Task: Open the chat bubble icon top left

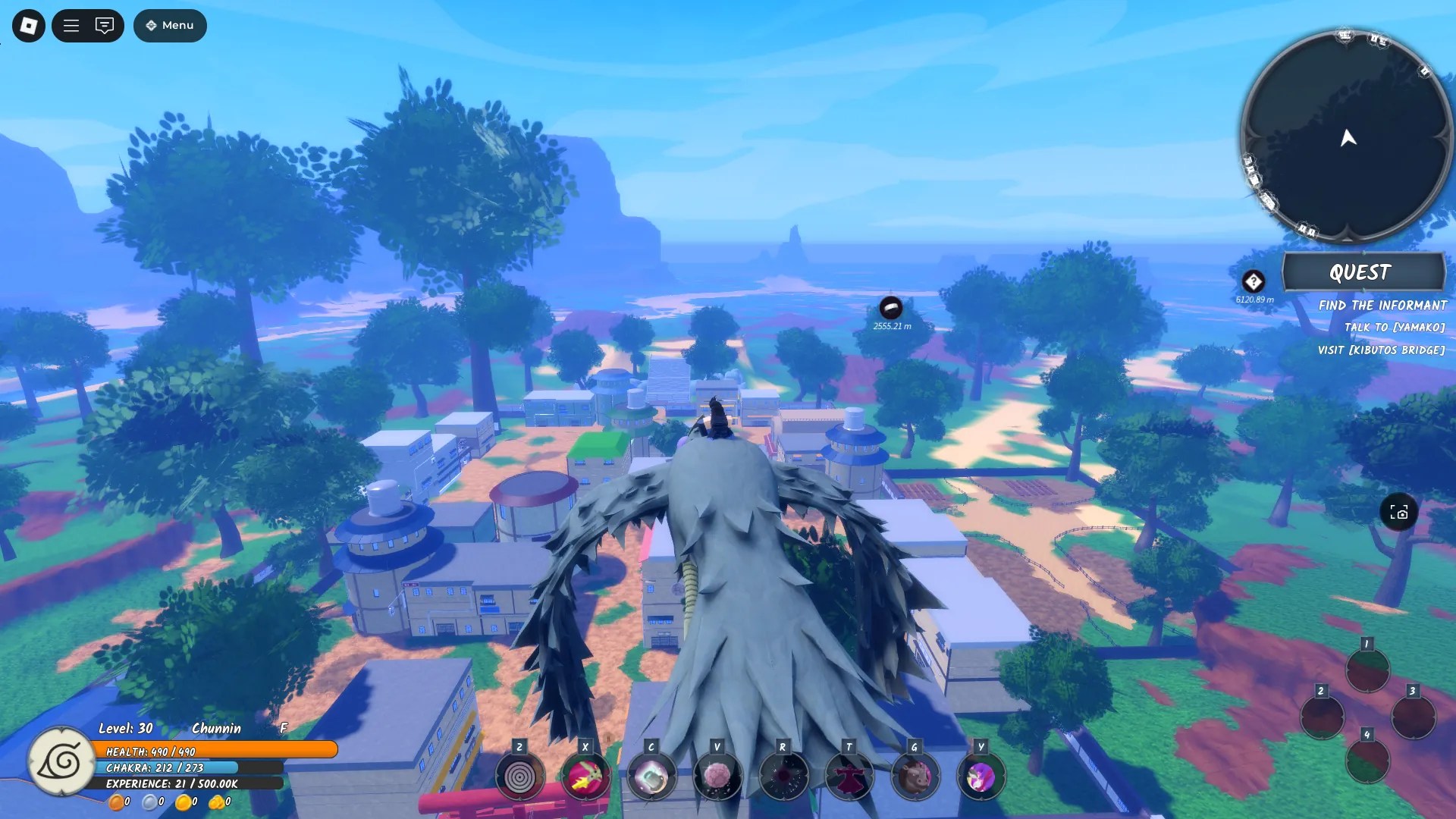Action: pyautogui.click(x=104, y=25)
